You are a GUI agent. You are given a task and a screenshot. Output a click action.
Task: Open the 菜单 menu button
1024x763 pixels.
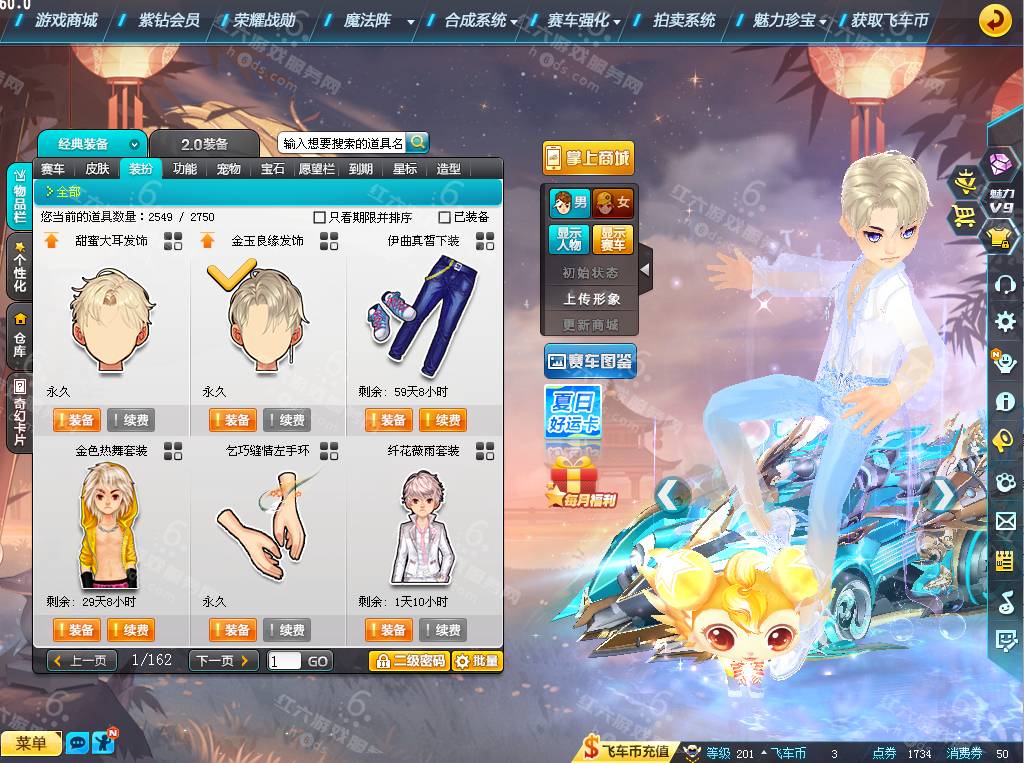[x=31, y=743]
